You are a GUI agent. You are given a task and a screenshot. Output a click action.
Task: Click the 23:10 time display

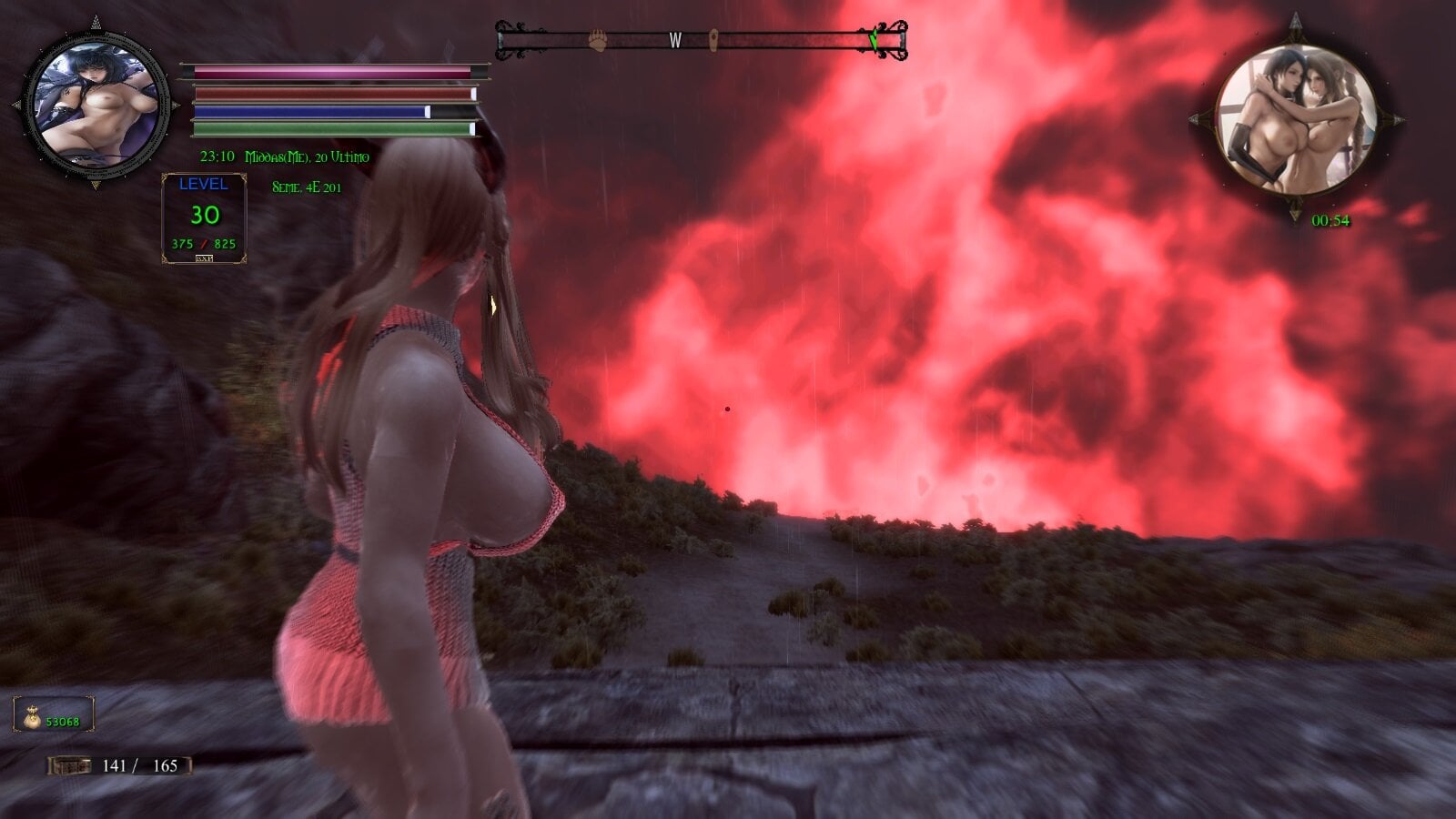point(216,156)
